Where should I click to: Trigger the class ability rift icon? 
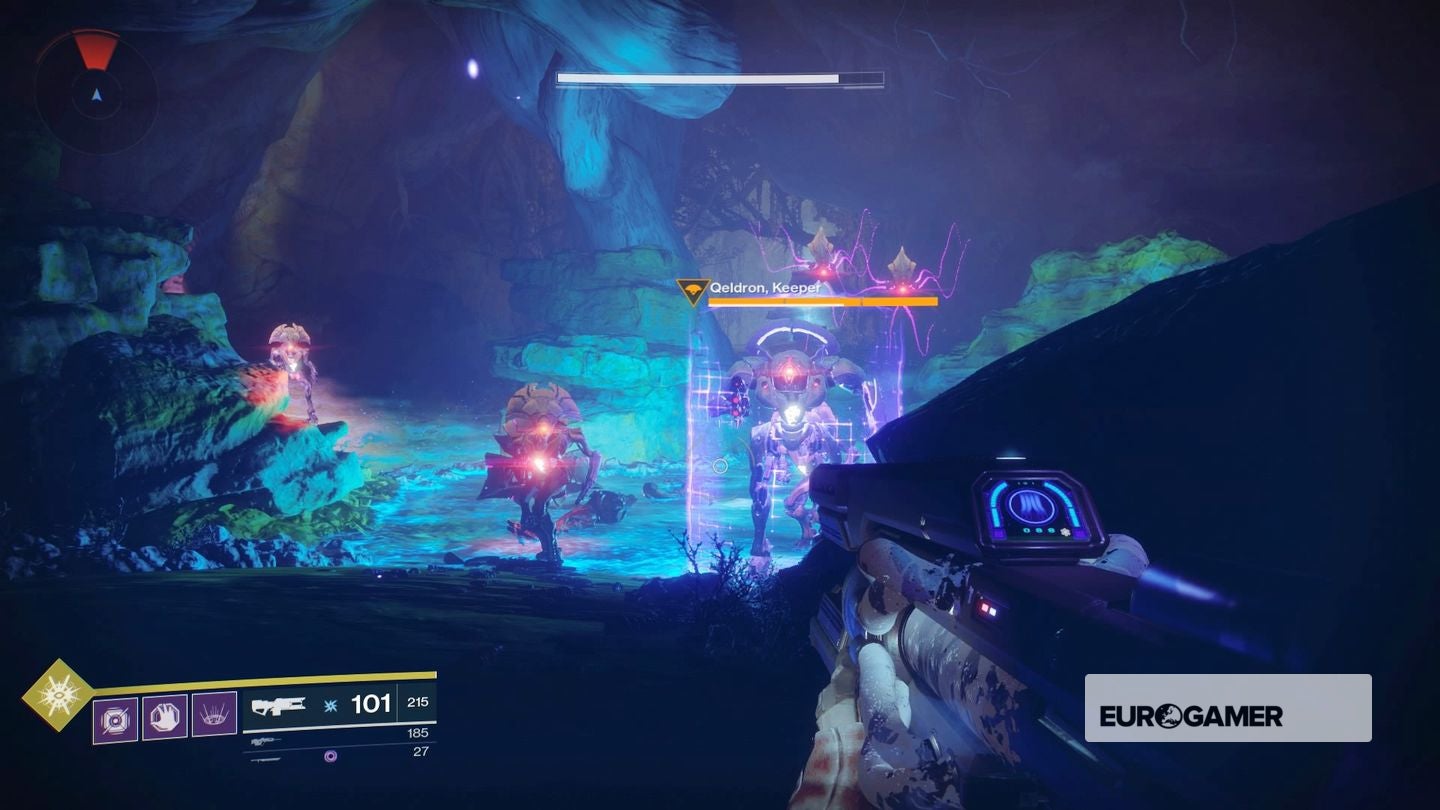click(x=214, y=716)
